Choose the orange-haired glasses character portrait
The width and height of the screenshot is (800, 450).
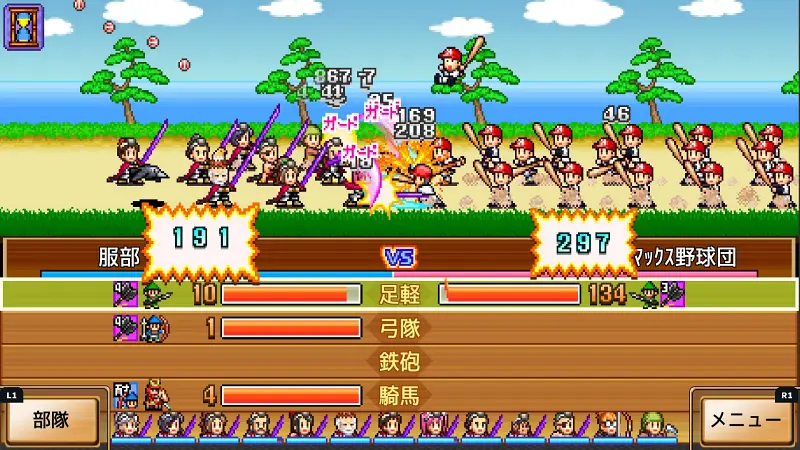608,426
